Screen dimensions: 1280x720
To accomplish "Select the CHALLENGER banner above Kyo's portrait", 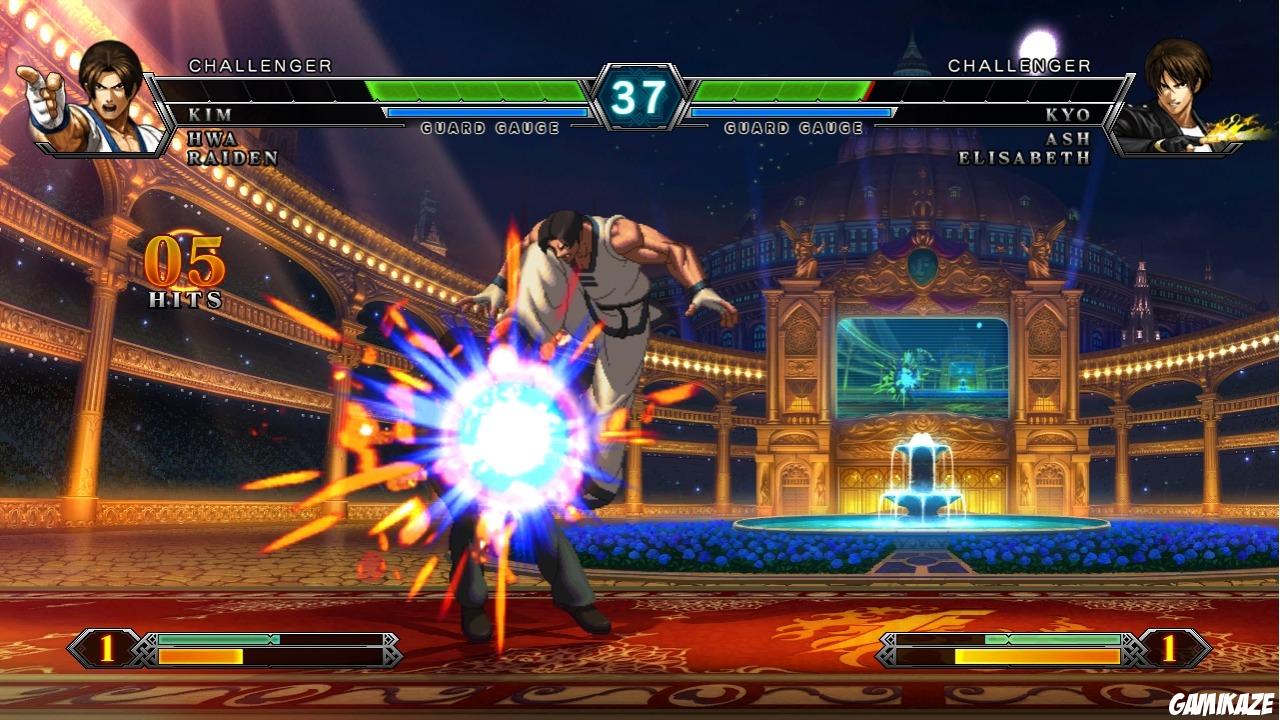I will click(1018, 66).
